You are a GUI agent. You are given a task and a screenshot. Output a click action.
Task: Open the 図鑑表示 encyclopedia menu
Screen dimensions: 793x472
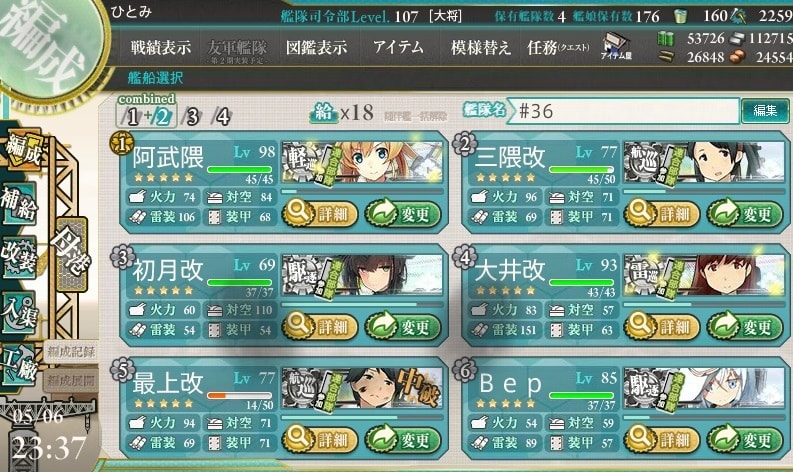pos(316,47)
